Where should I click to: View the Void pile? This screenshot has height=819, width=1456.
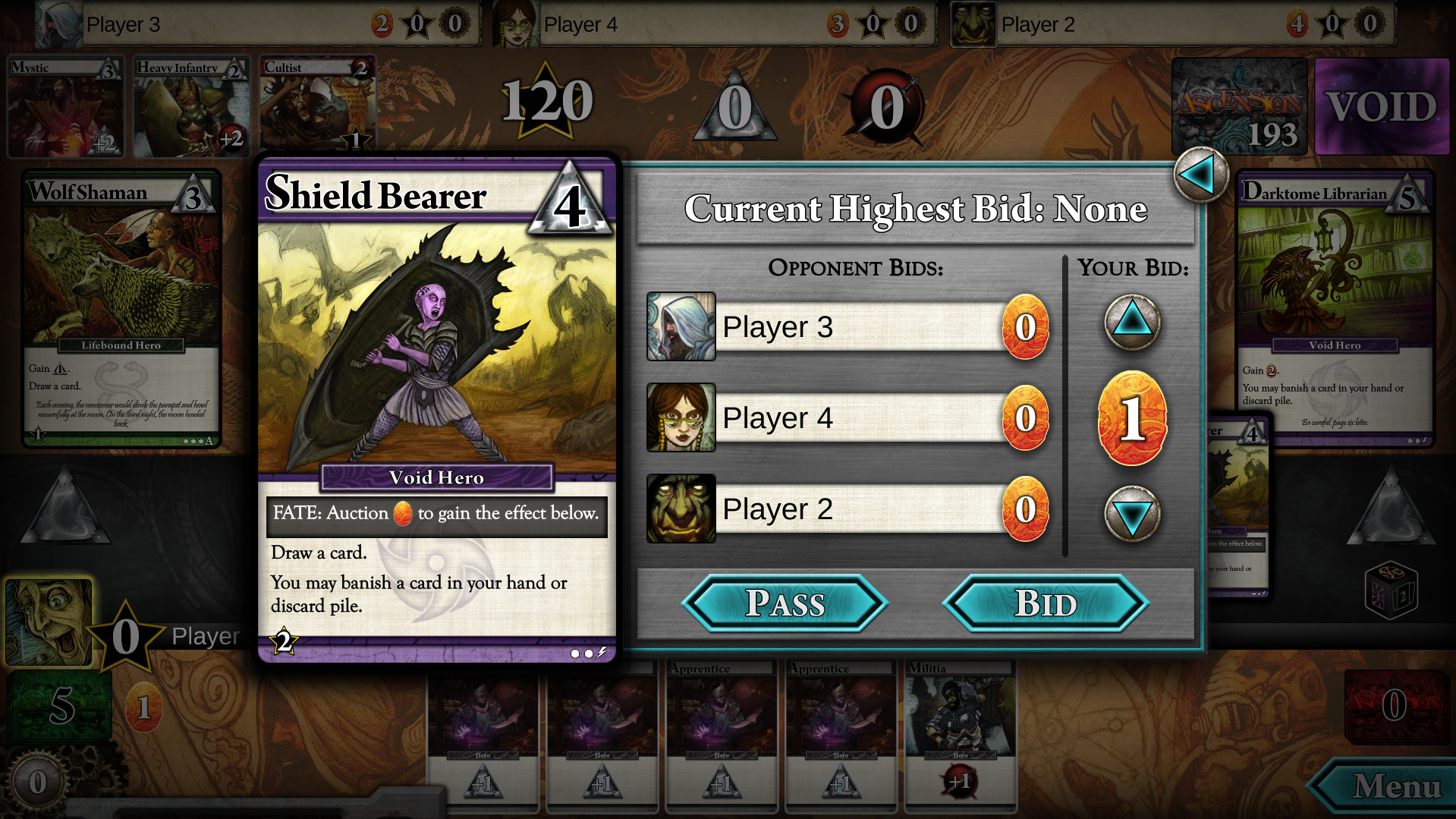(1381, 106)
